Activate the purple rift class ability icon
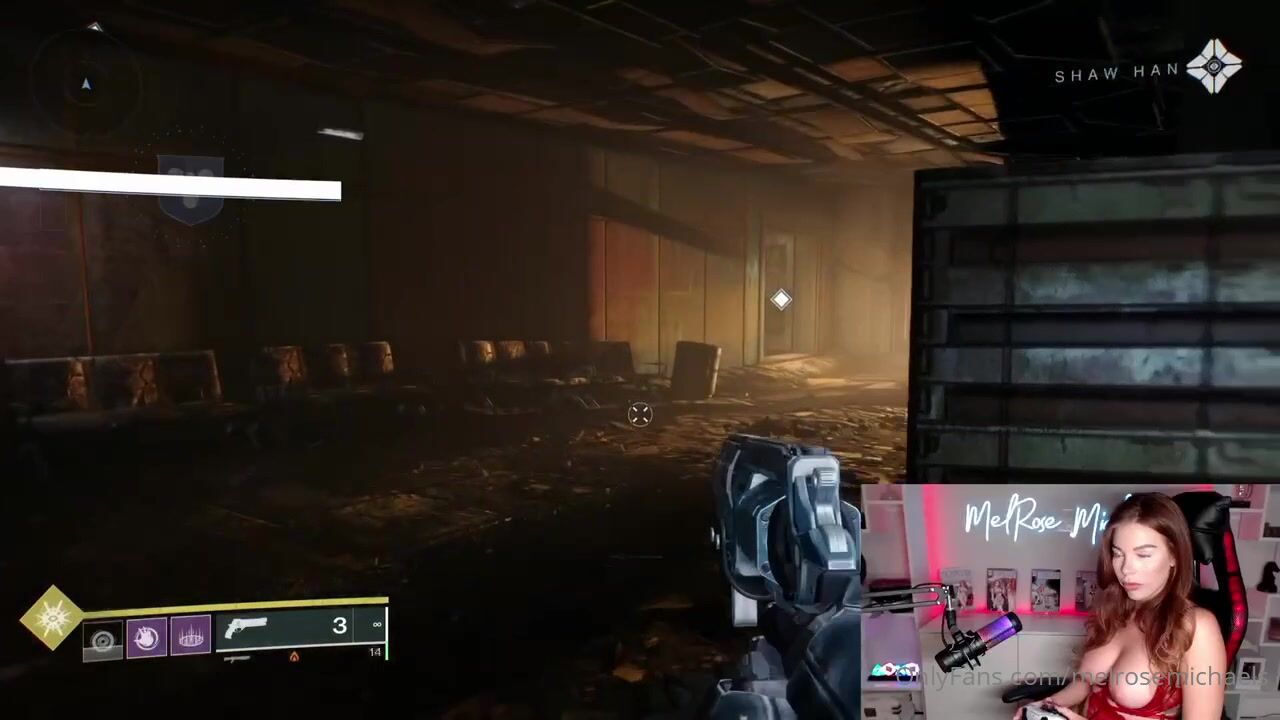This screenshot has height=720, width=1280. [190, 636]
